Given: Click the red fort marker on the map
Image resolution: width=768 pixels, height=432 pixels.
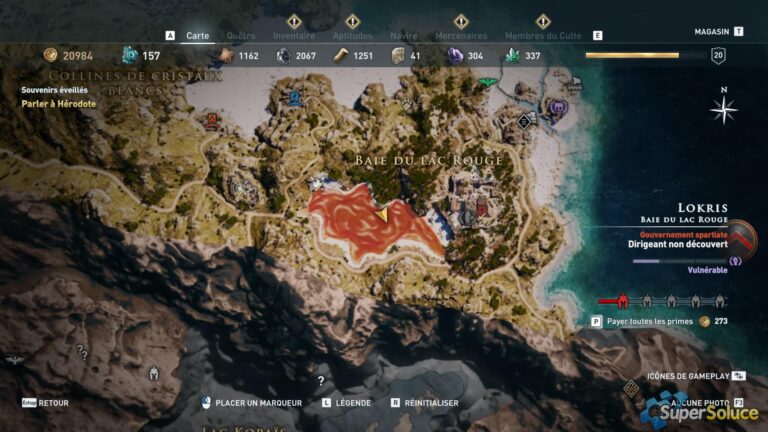Looking at the screenshot, I should pos(212,119).
